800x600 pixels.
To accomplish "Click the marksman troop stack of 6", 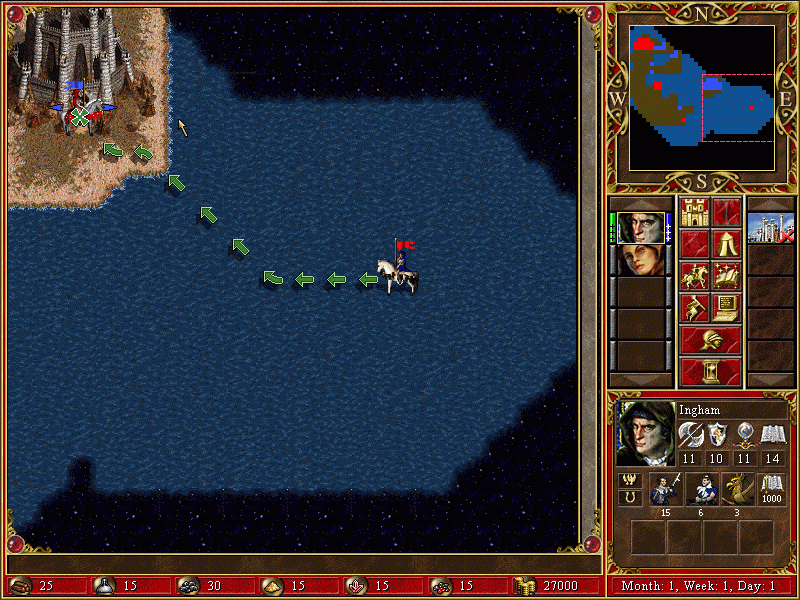I will pos(701,490).
